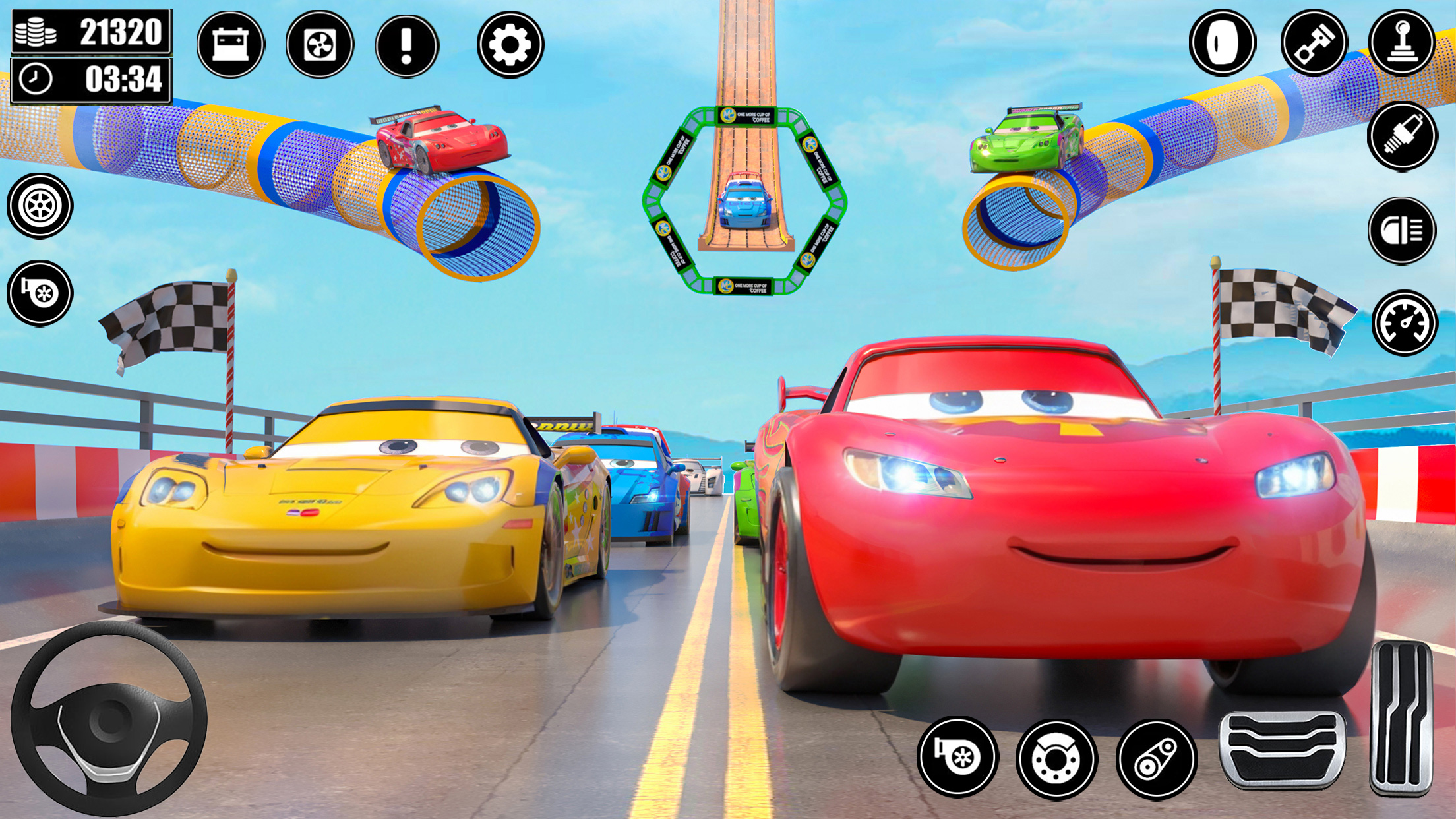Select the engine piston icon
Screen dimensions: 1456x819
[1313, 43]
